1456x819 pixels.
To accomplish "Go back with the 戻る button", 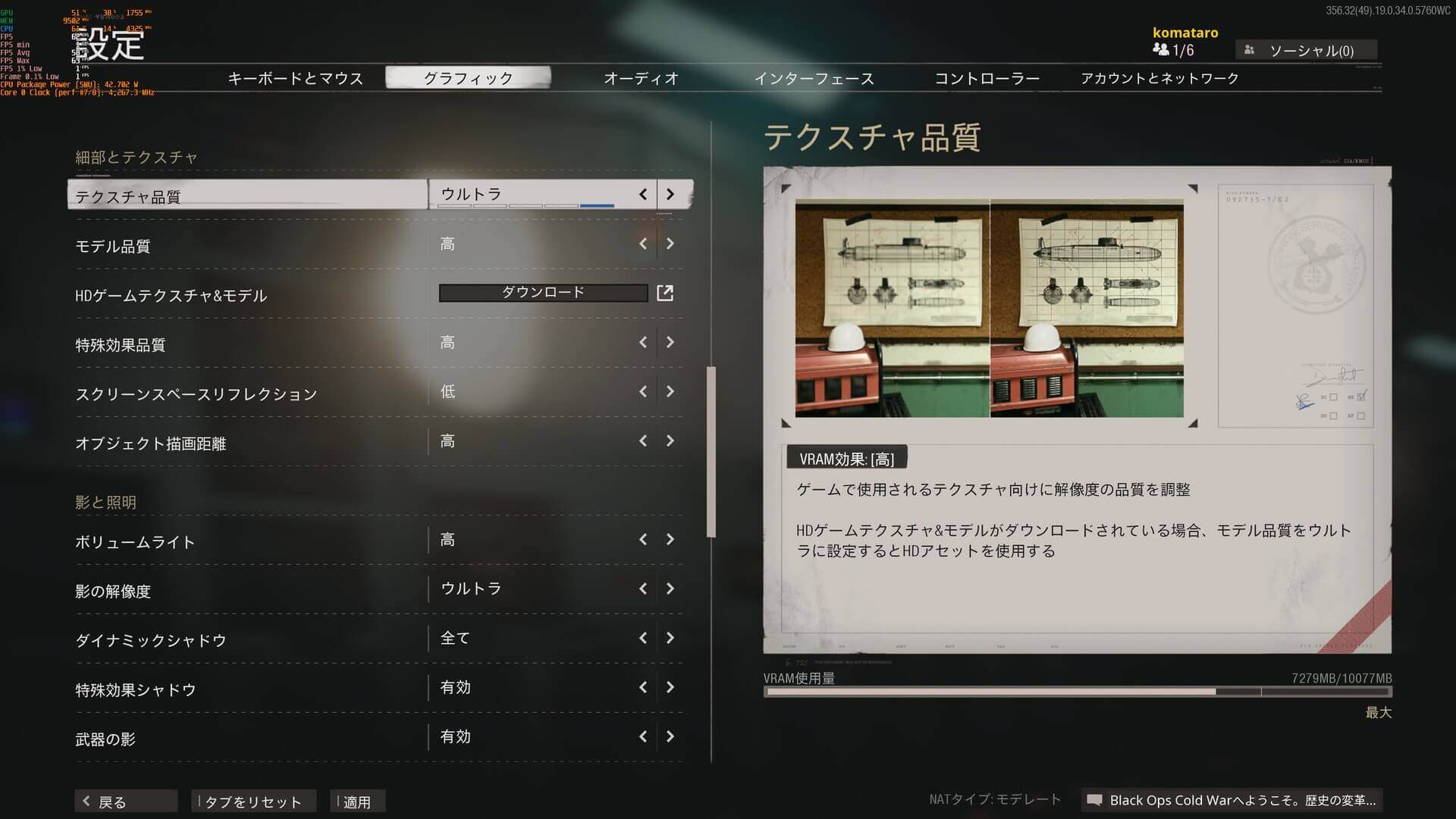I will point(125,802).
